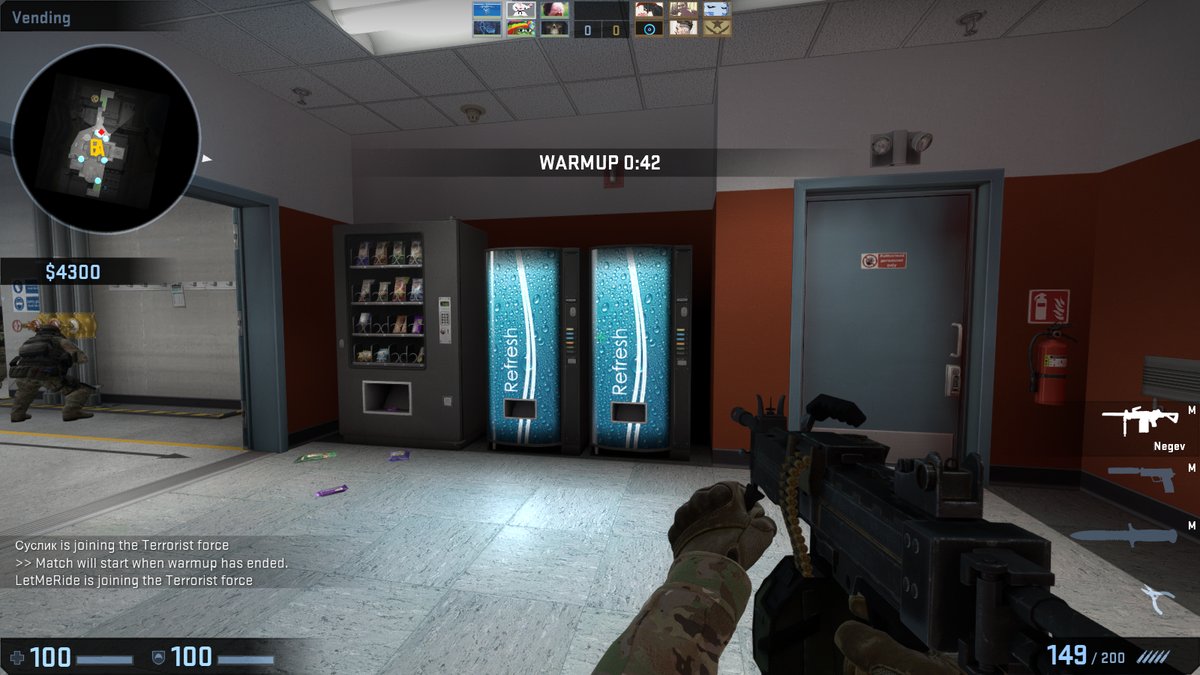The height and width of the screenshot is (675, 1200).
Task: Click the circular radar minimap
Action: point(107,139)
